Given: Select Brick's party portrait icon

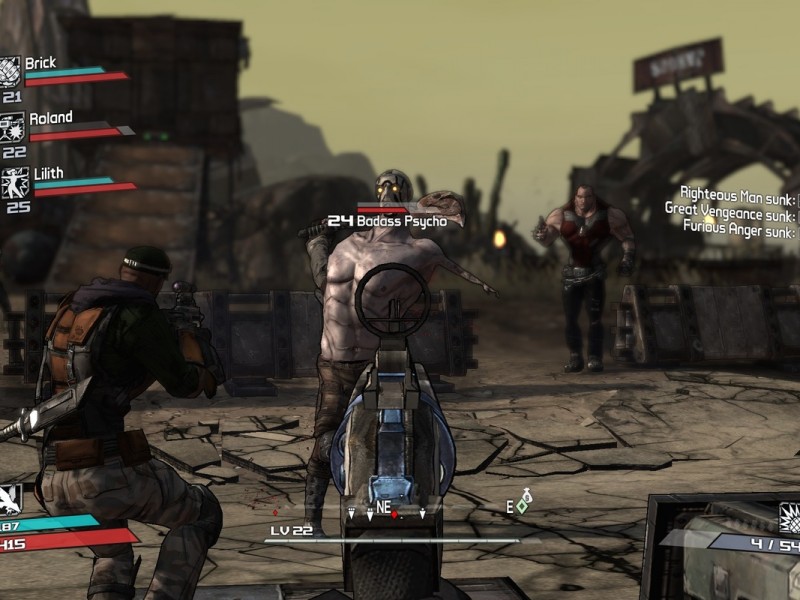Looking at the screenshot, I should (12, 72).
